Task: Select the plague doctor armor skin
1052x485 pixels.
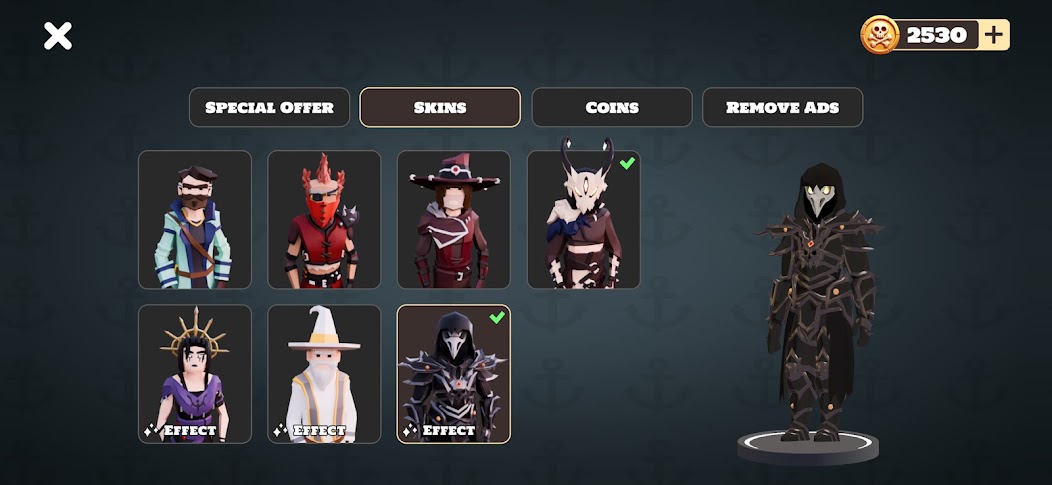Action: (454, 374)
